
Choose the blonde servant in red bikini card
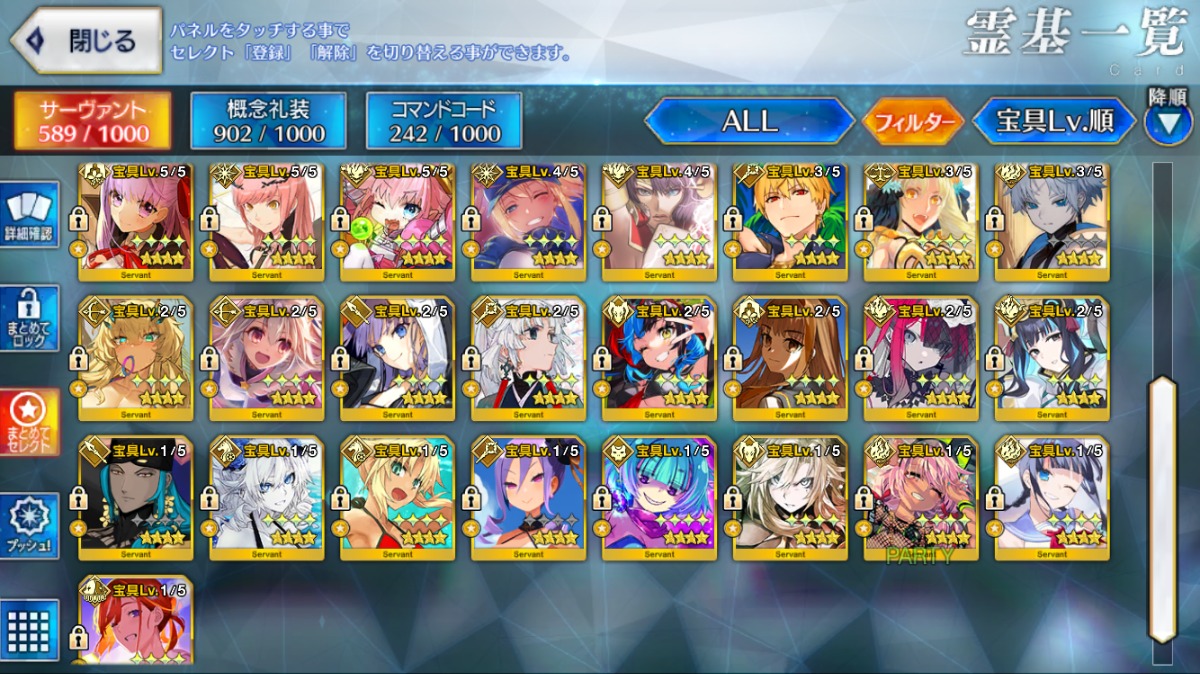397,497
